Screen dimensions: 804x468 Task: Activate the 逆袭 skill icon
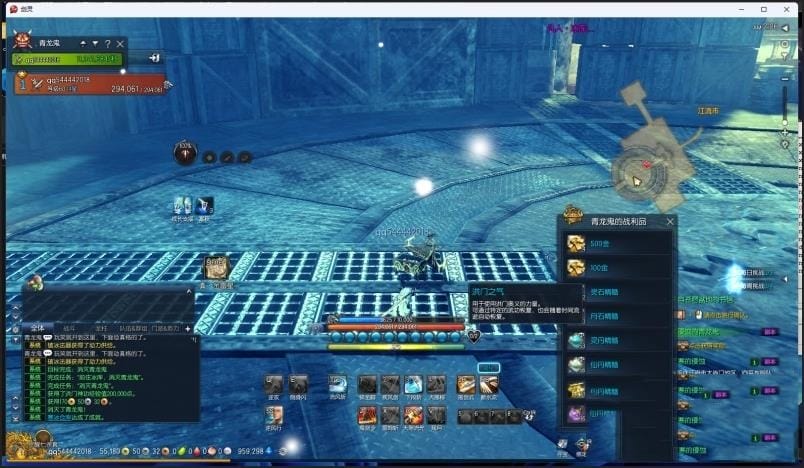273,385
